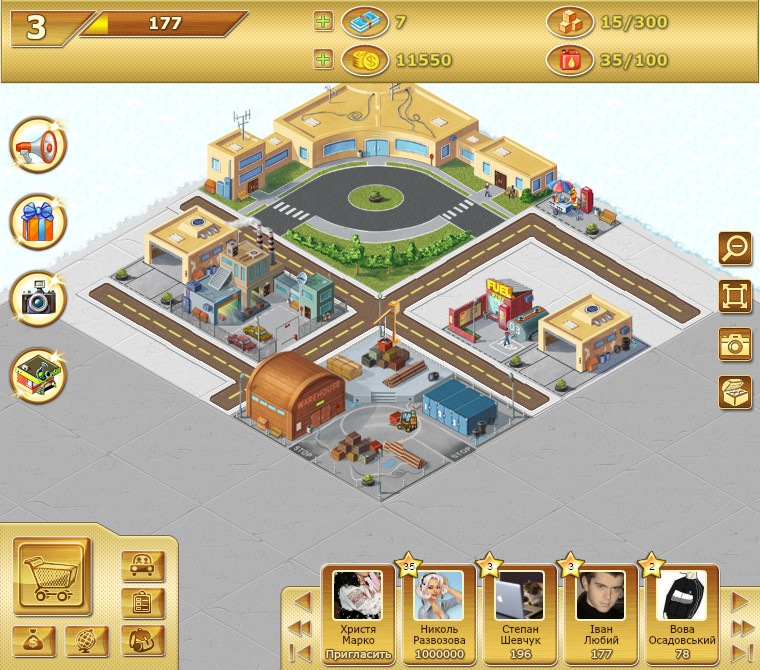Open the money bag panel
The height and width of the screenshot is (670, 760).
click(34, 641)
